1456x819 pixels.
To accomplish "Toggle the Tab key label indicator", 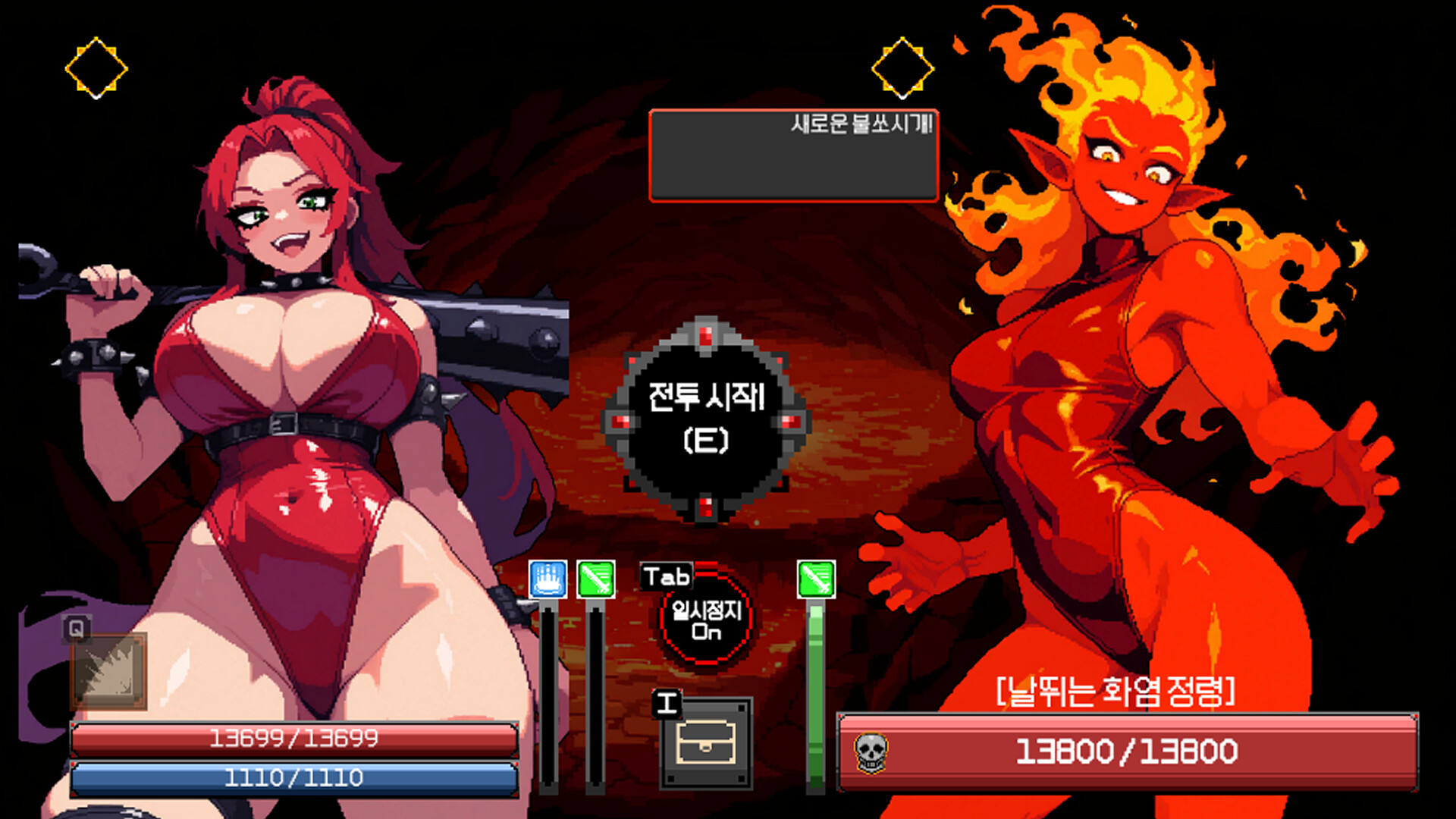I will click(666, 577).
